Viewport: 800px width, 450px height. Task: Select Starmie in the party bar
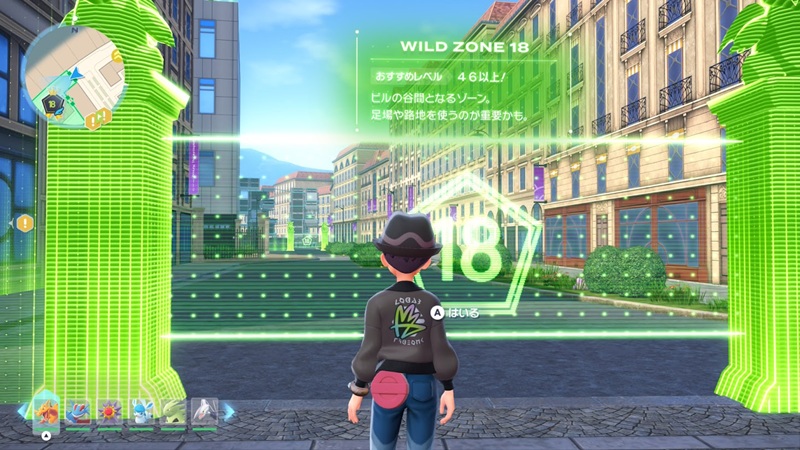pos(109,410)
